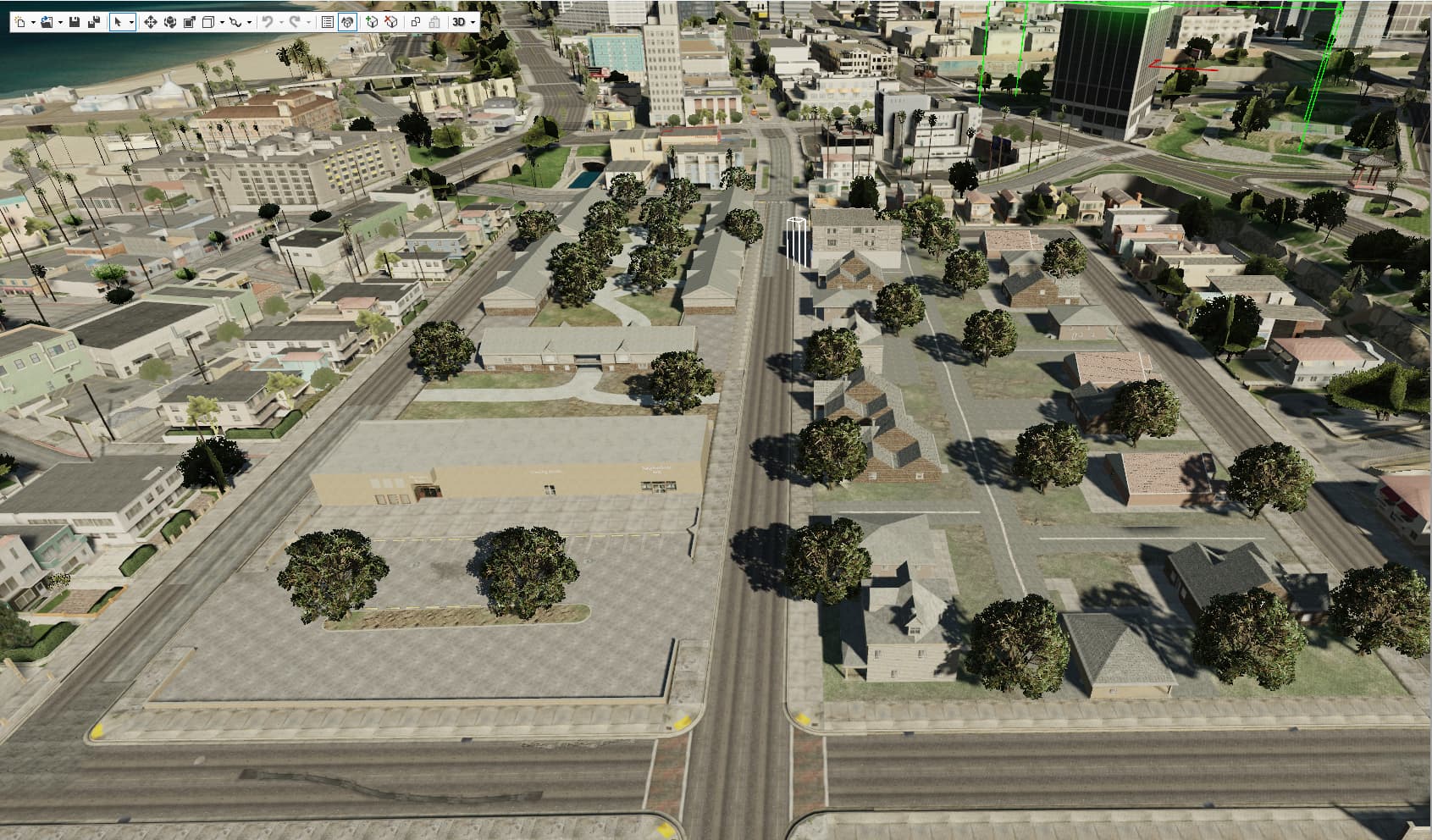This screenshot has width=1432, height=840.
Task: Click the Save button
Action: tap(75, 21)
